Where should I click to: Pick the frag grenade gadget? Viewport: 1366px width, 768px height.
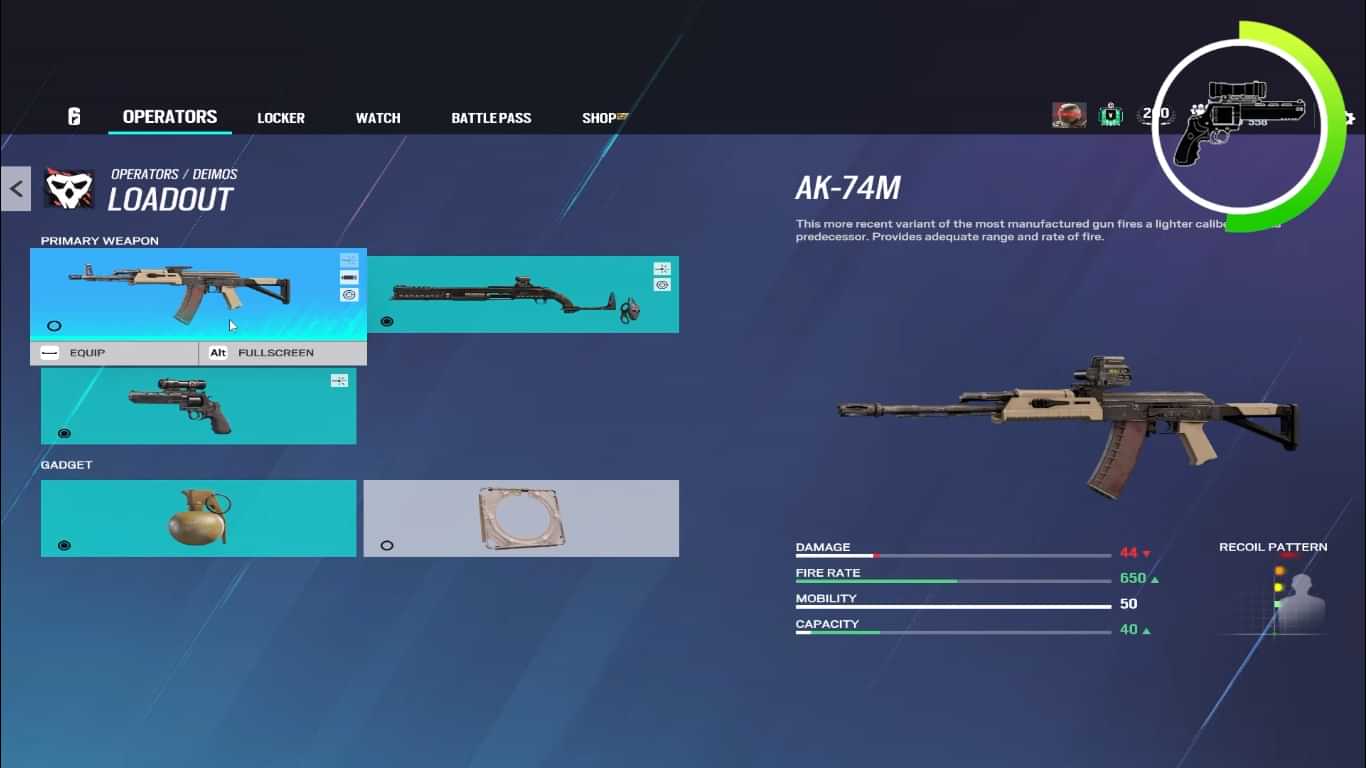pos(198,518)
